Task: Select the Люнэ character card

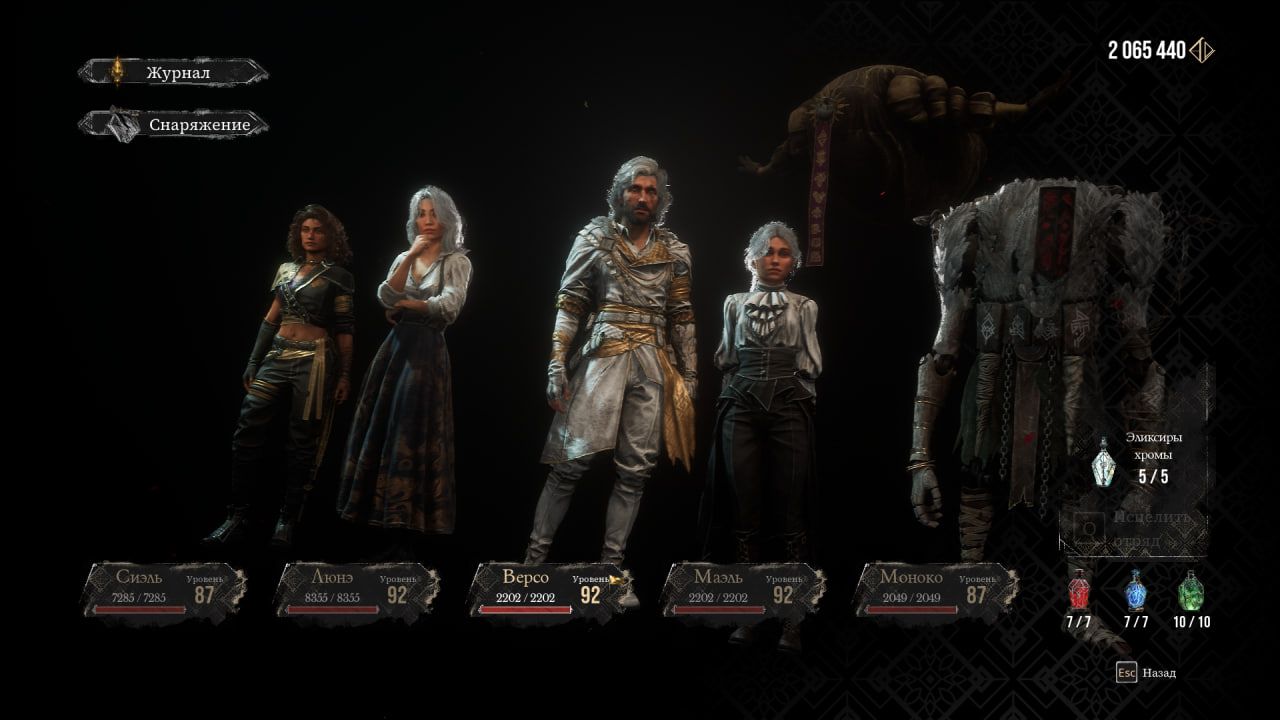Action: 358,589
